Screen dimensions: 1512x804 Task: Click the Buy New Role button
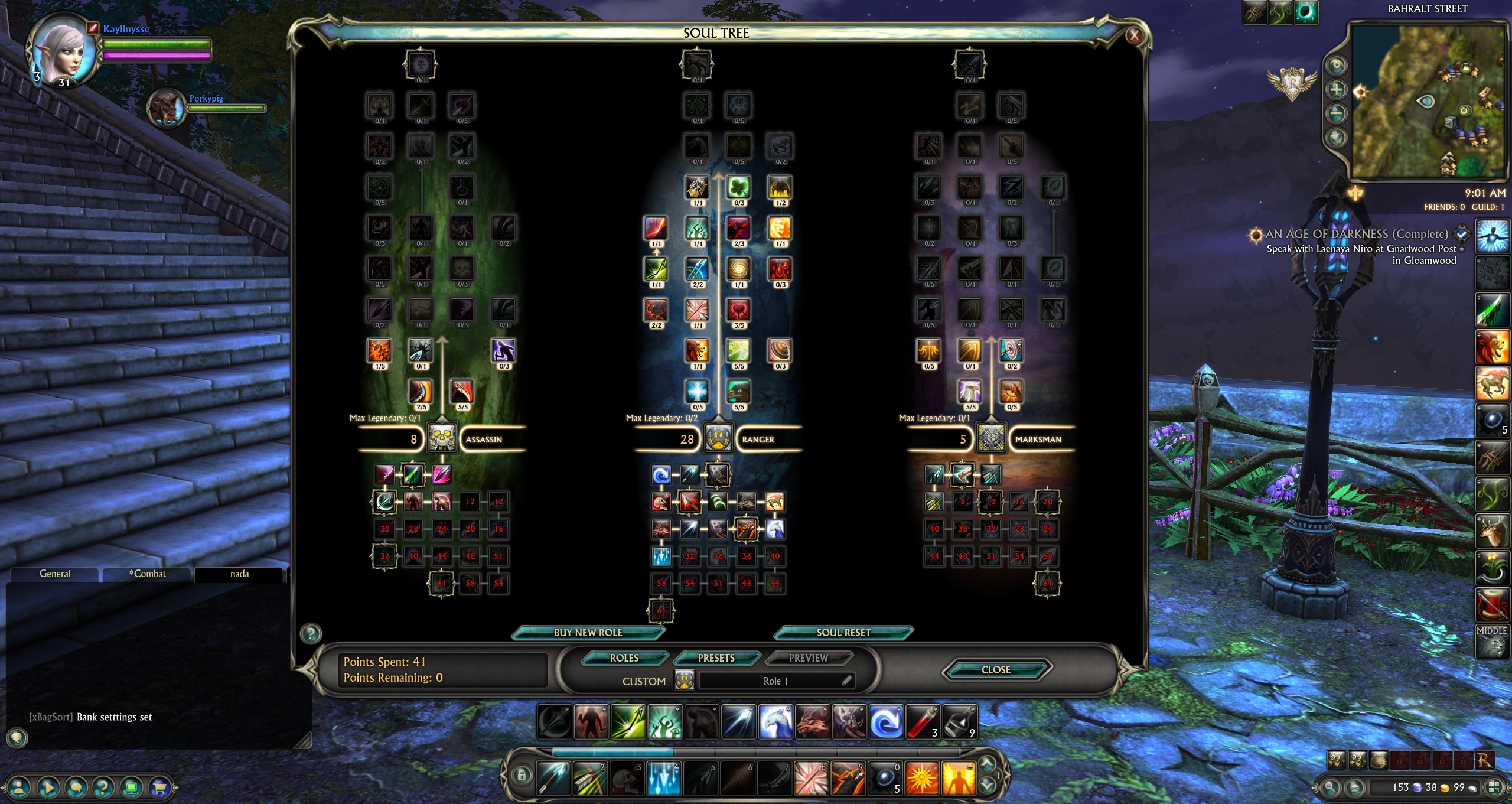tap(588, 632)
